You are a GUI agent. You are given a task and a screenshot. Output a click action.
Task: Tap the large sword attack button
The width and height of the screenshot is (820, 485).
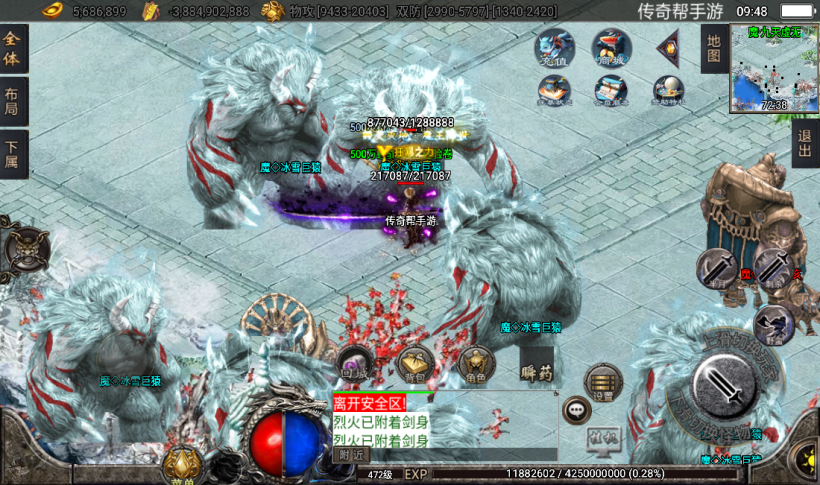(x=726, y=387)
